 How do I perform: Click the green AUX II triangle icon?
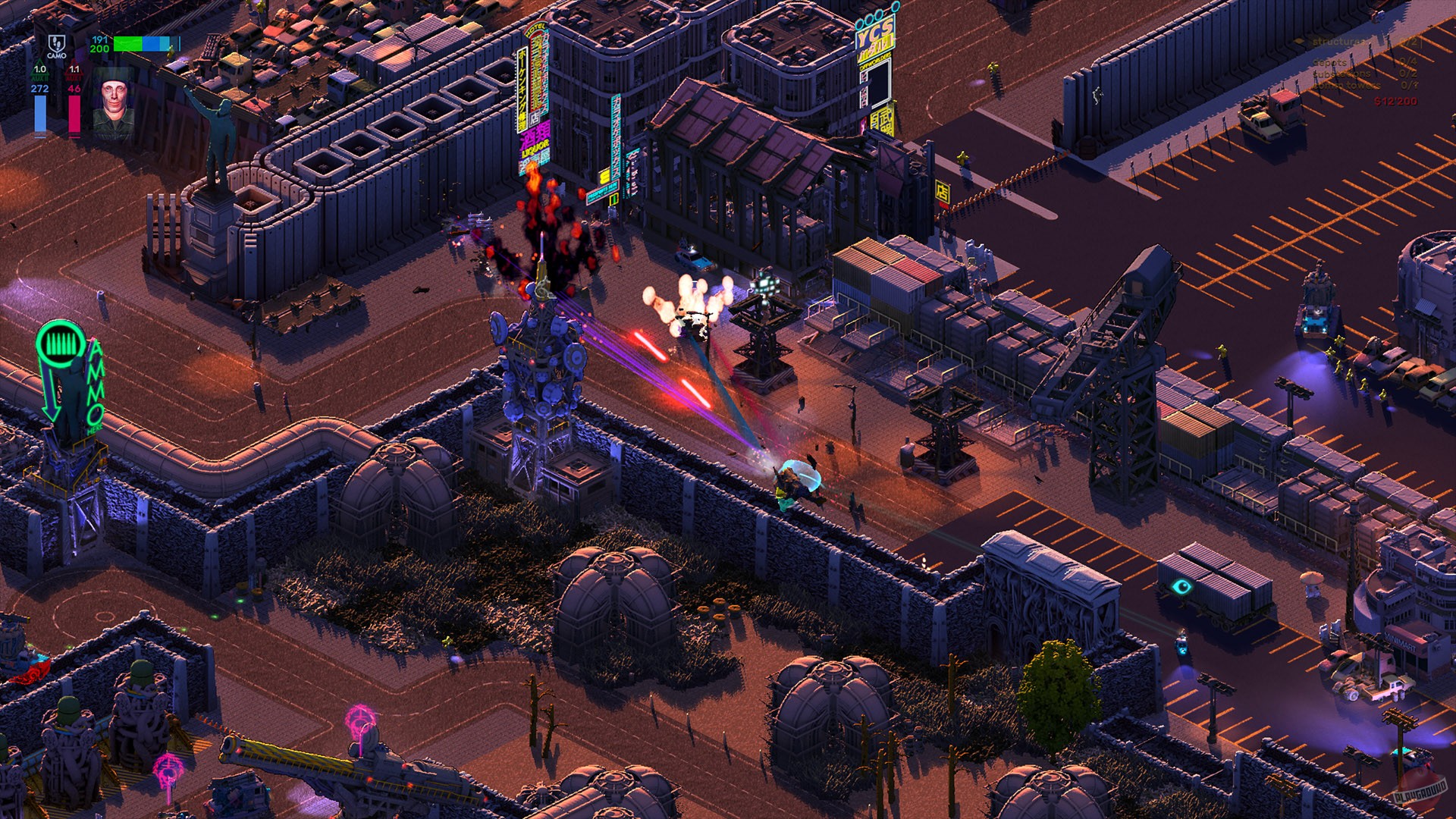(x=39, y=70)
